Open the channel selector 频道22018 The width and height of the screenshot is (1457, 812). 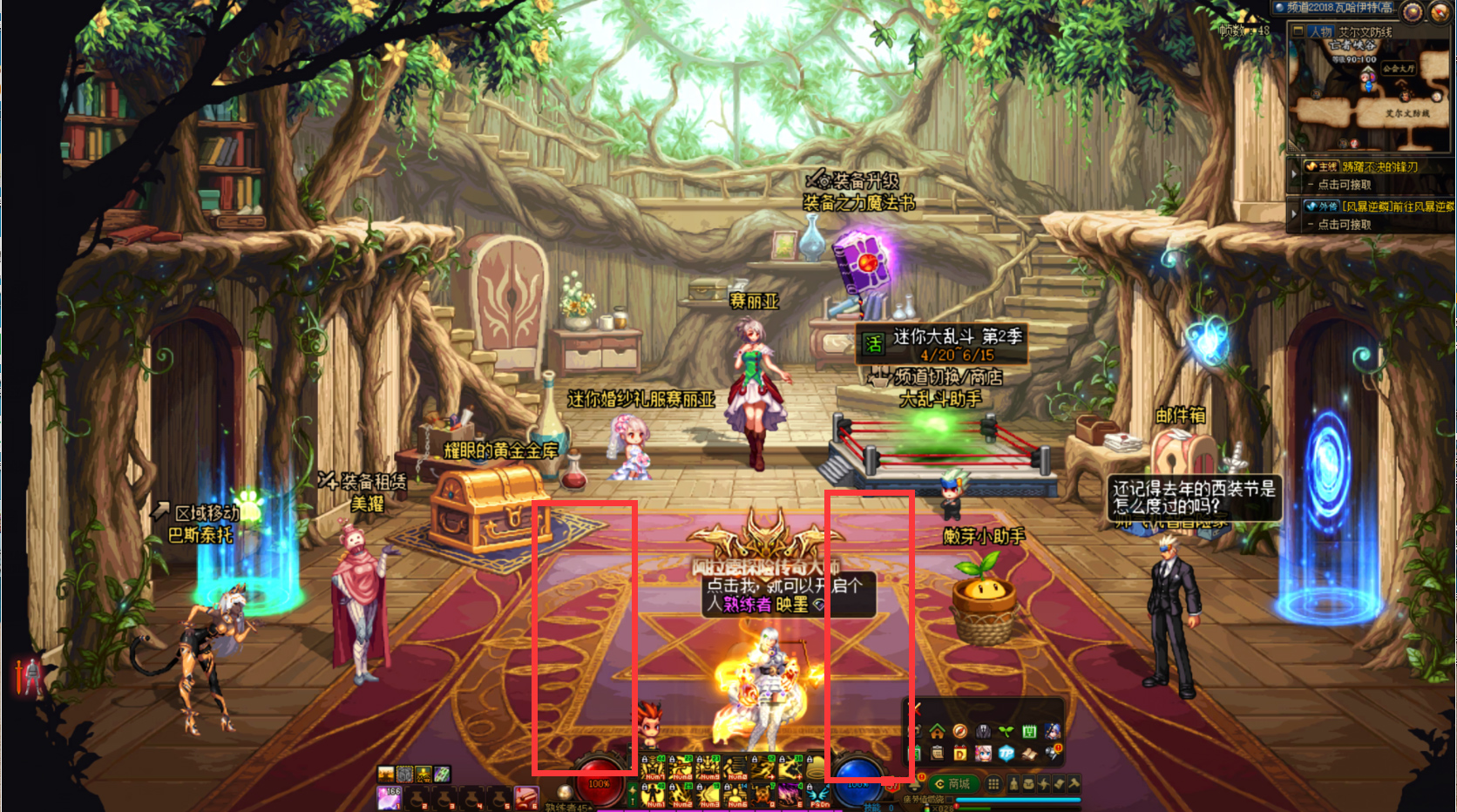pos(1338,8)
